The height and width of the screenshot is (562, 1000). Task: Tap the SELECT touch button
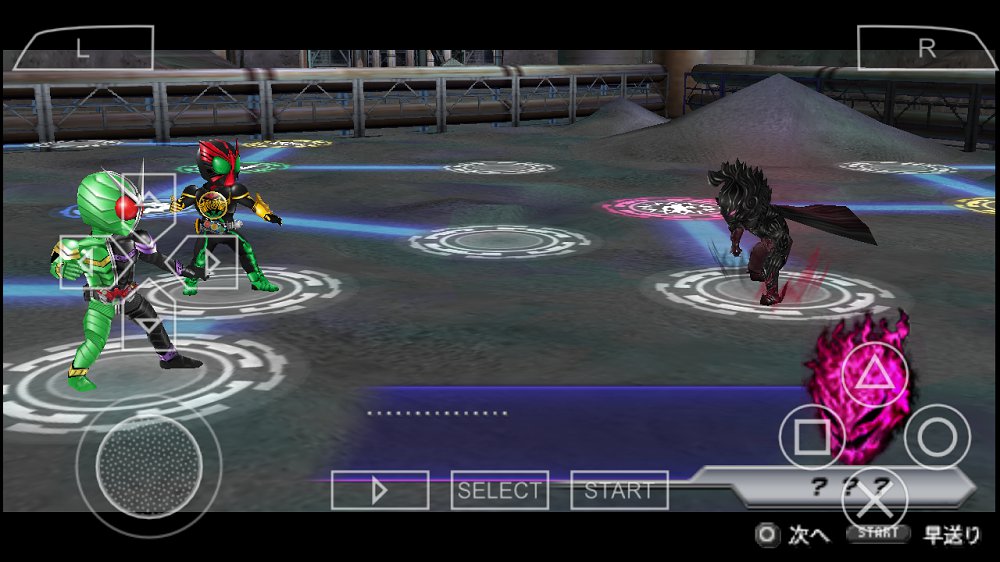pos(499,490)
